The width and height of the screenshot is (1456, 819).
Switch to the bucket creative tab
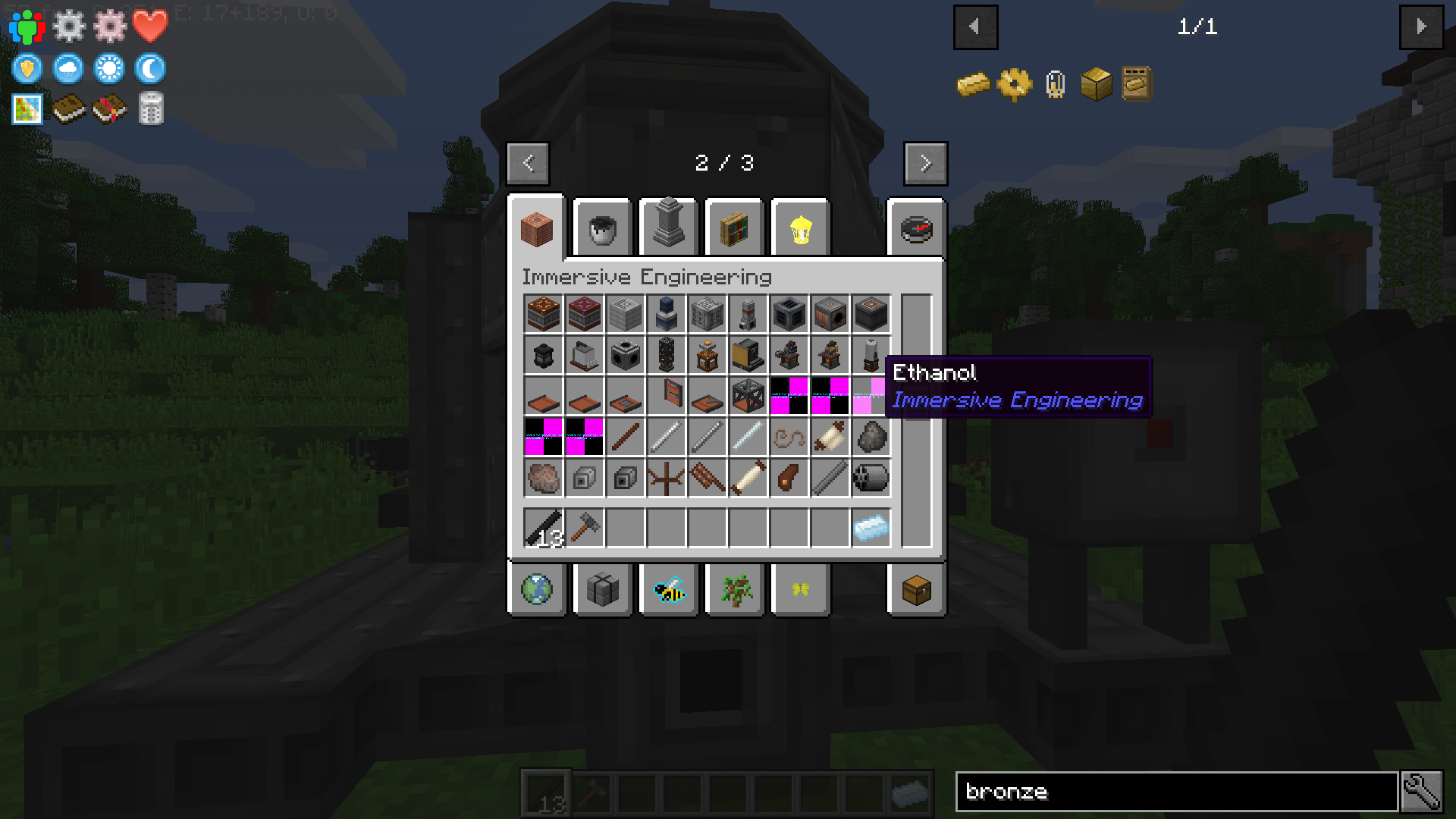tap(603, 227)
